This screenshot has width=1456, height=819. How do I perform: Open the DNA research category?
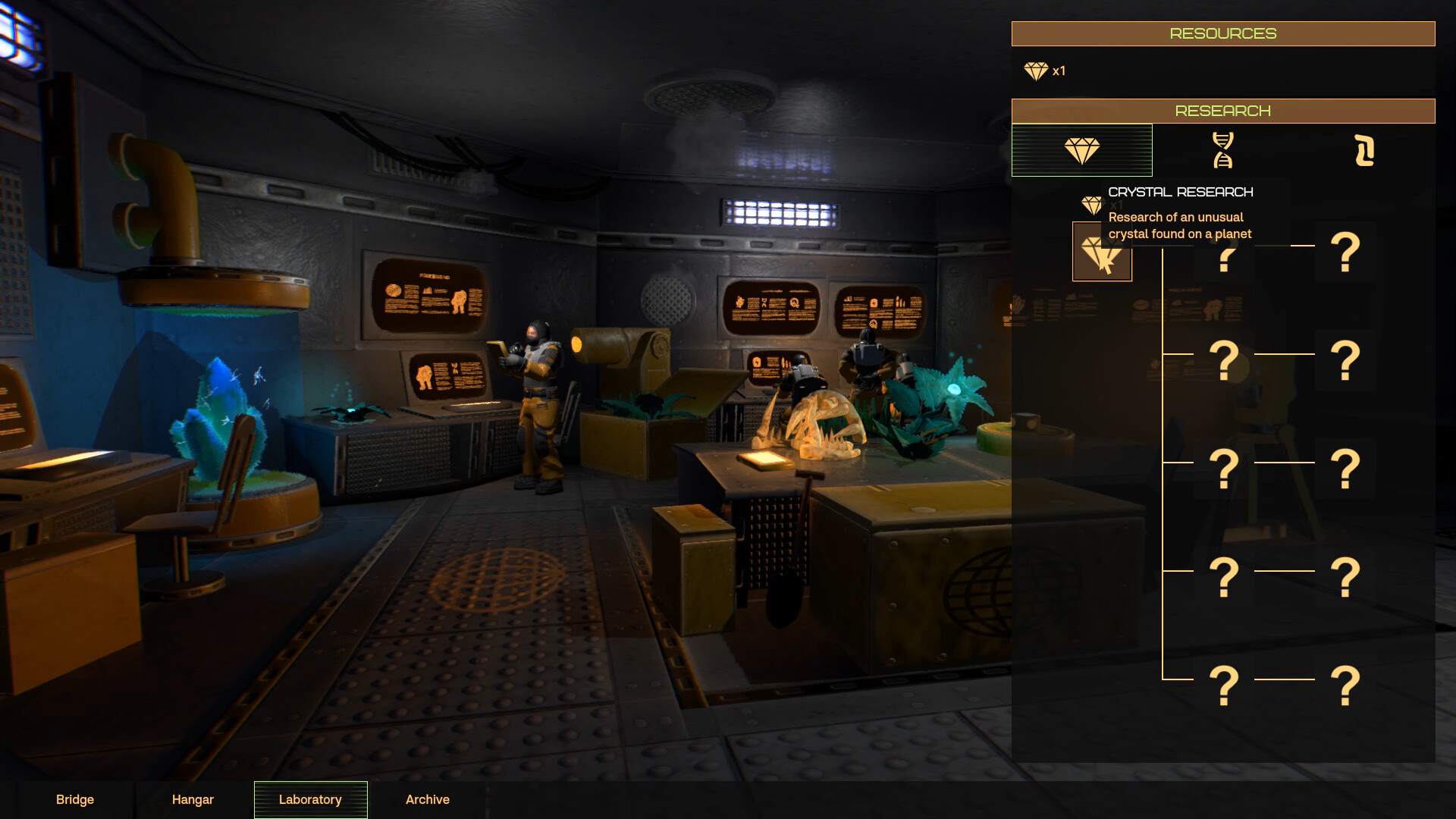pyautogui.click(x=1223, y=150)
